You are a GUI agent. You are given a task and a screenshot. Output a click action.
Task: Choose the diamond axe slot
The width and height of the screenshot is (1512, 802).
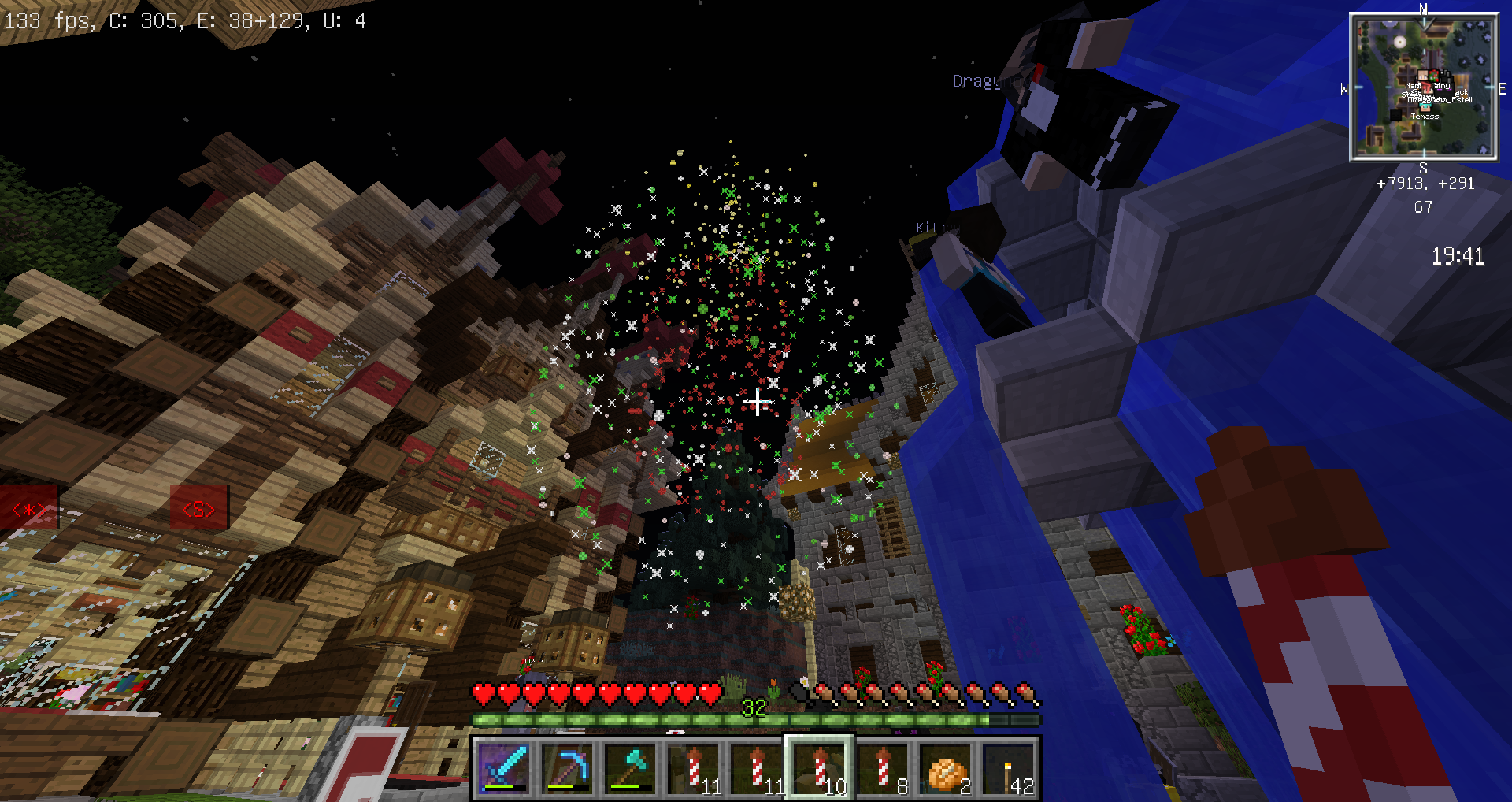630,768
